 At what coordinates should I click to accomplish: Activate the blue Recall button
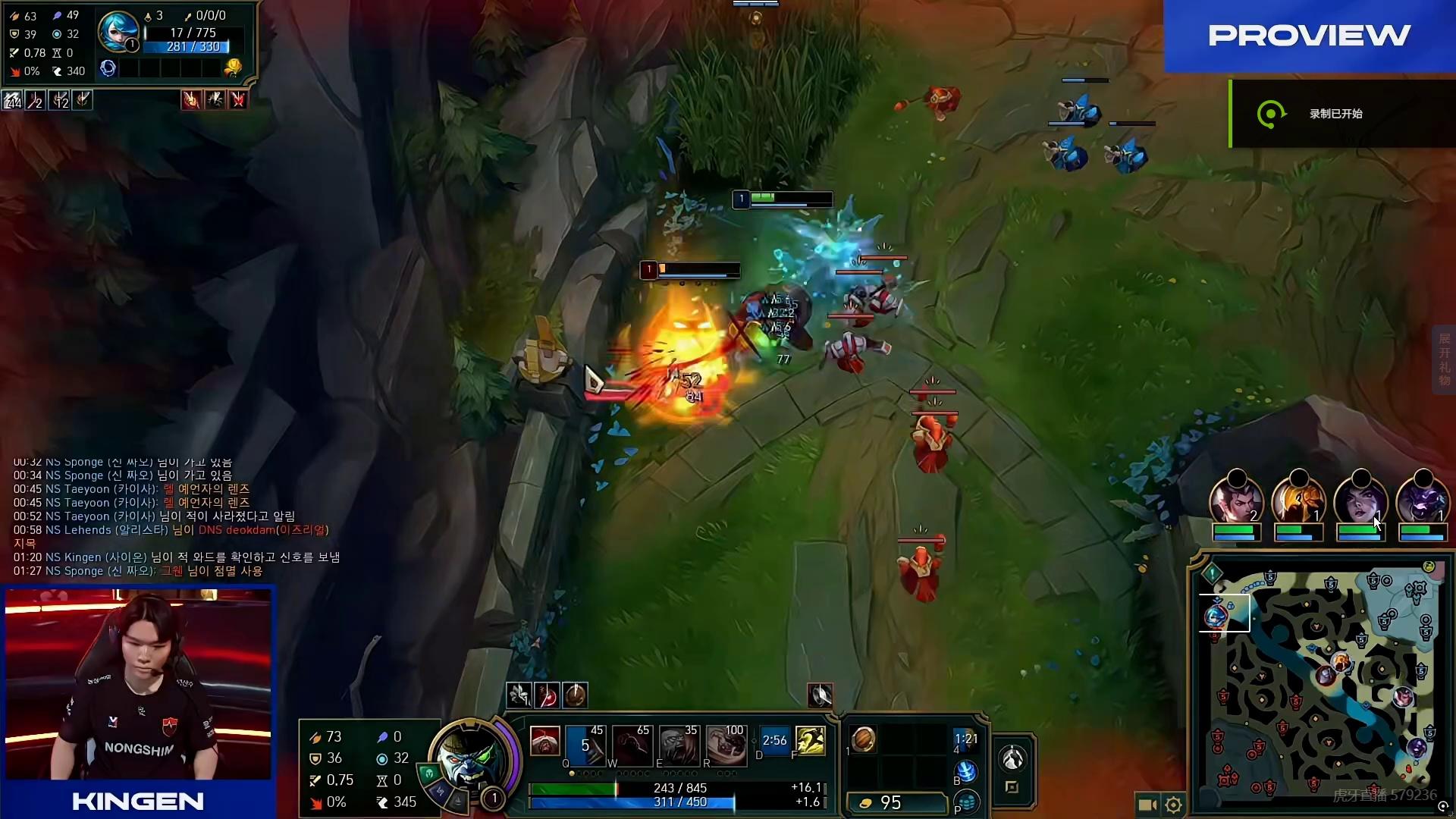coord(965,772)
